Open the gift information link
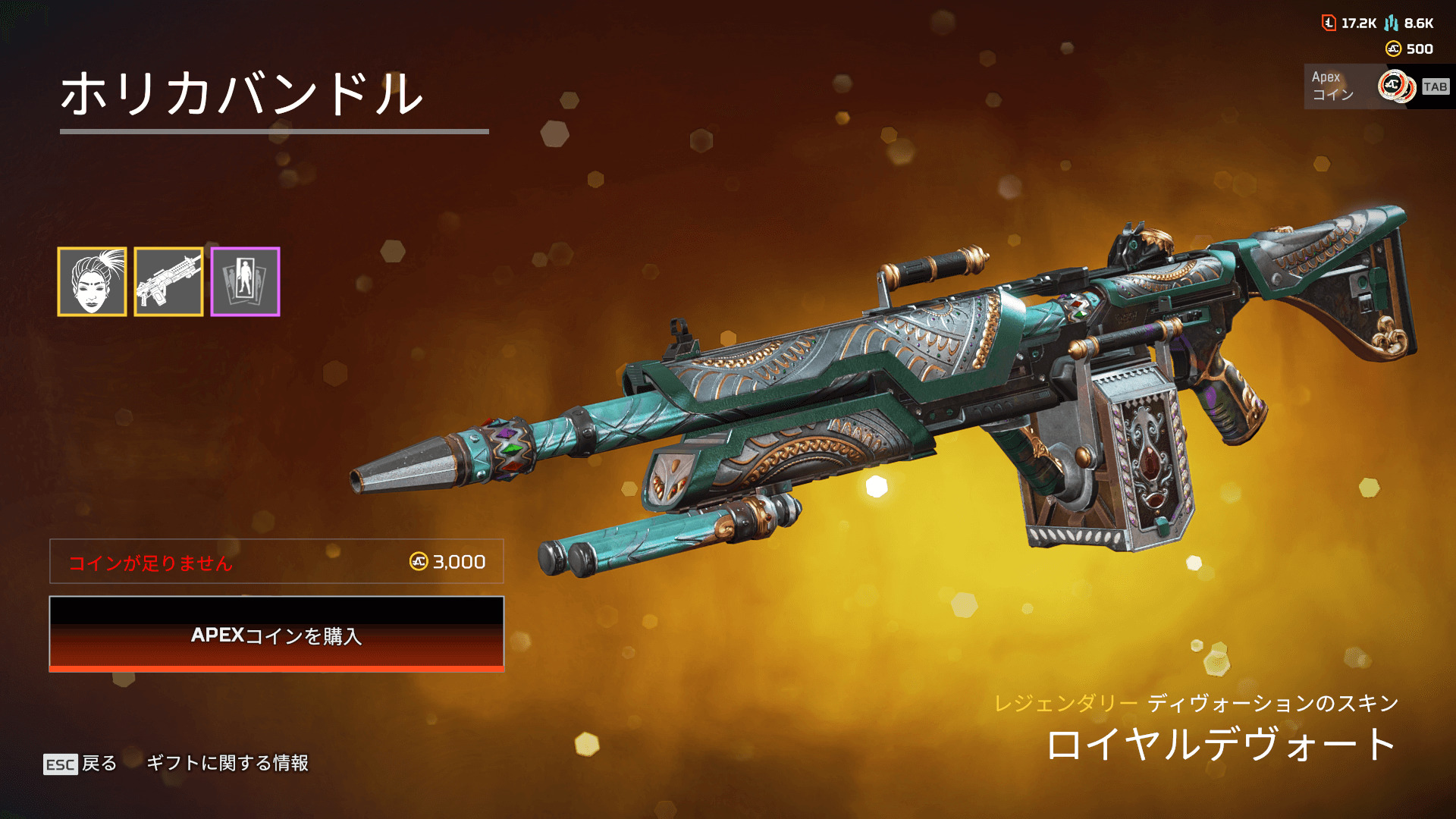This screenshot has height=819, width=1456. click(x=227, y=763)
